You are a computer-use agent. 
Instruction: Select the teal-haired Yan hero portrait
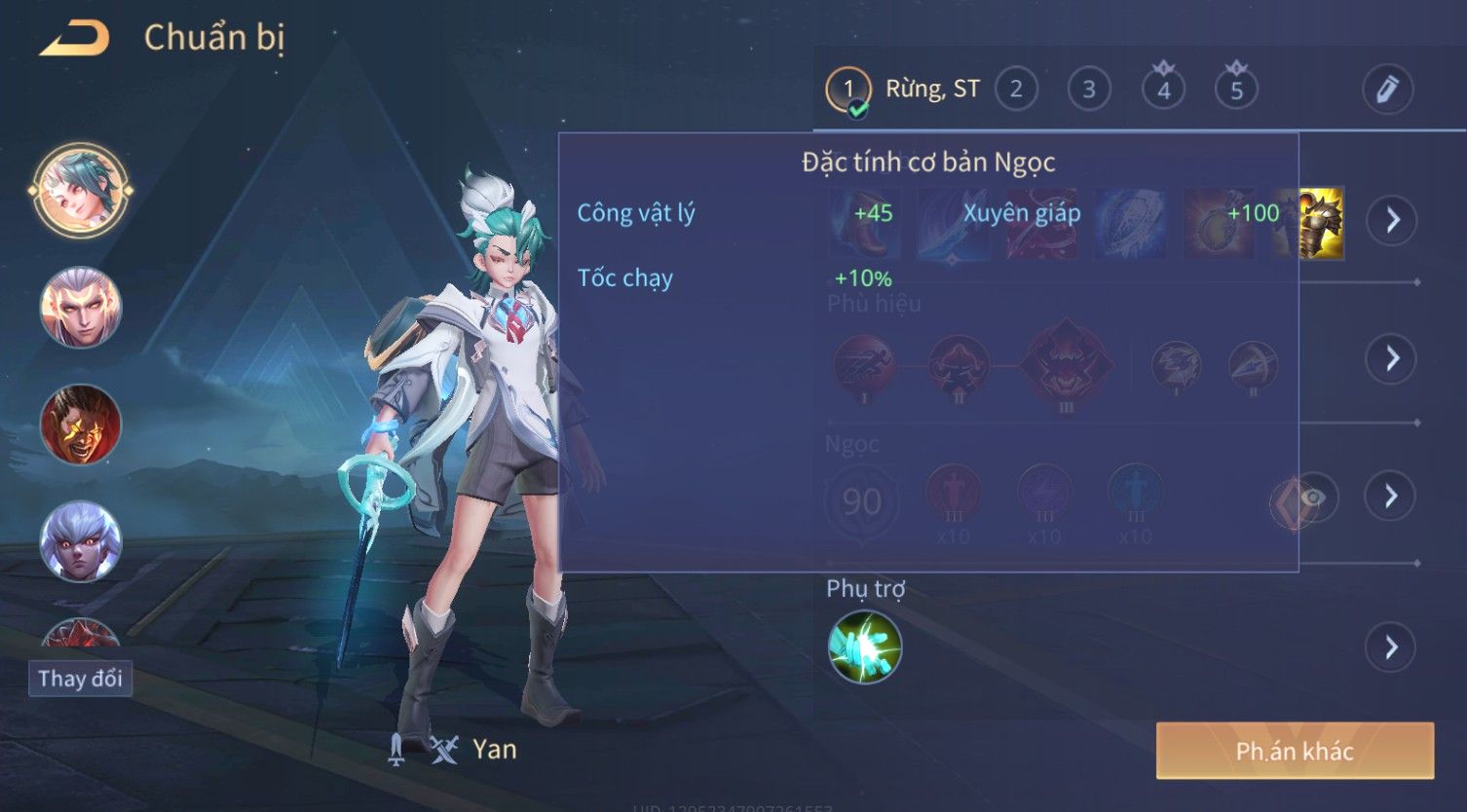tap(80, 190)
